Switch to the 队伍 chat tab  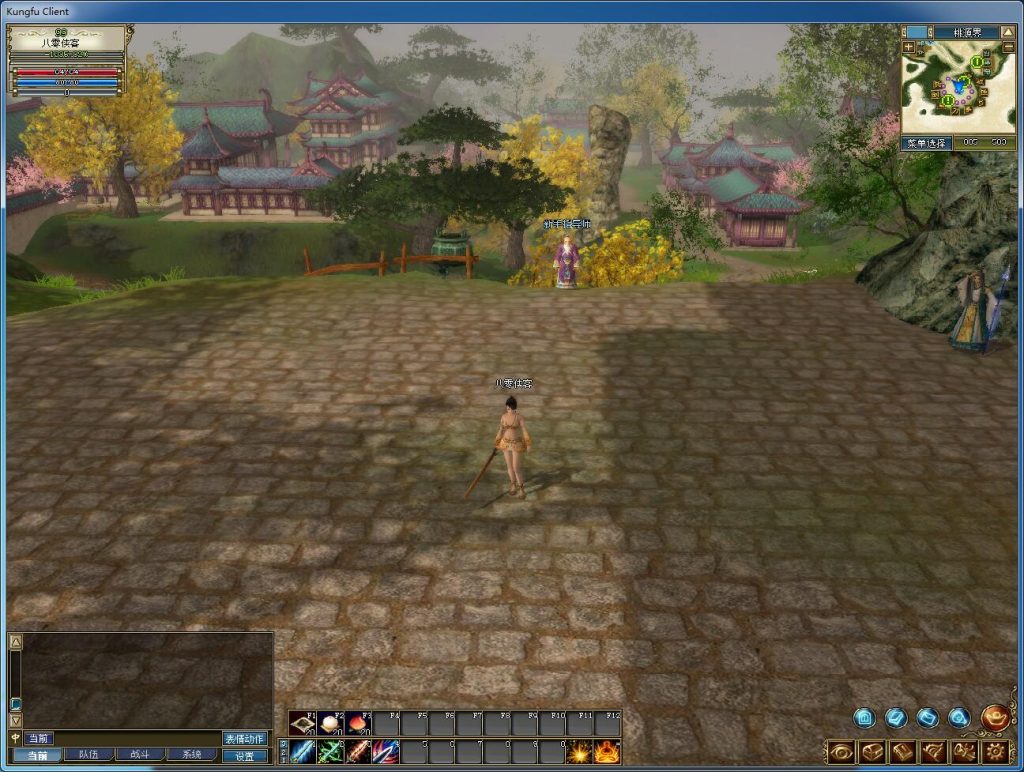pos(88,755)
